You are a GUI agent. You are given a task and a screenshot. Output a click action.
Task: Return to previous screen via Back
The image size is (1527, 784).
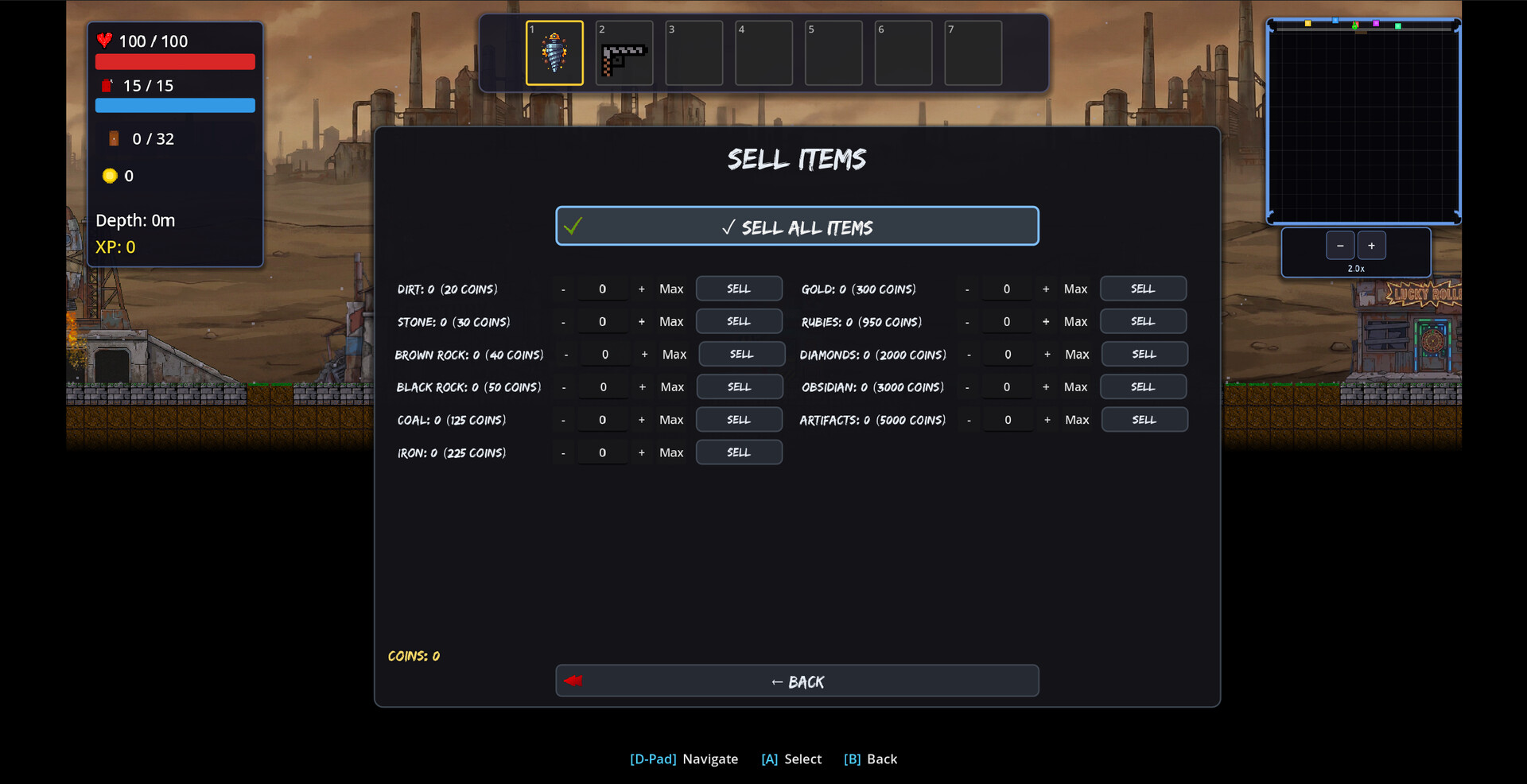[x=796, y=681]
